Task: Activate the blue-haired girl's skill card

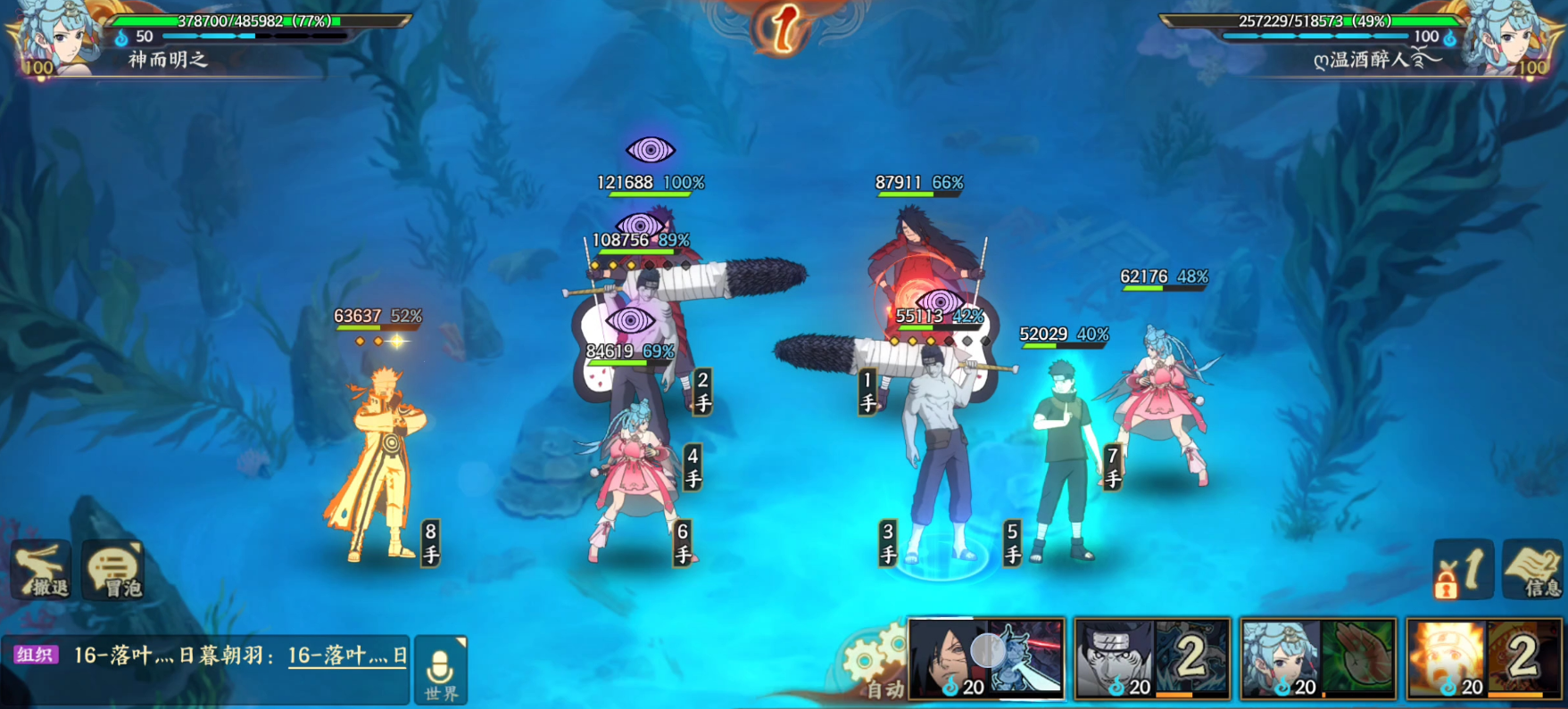Action: [1317, 659]
